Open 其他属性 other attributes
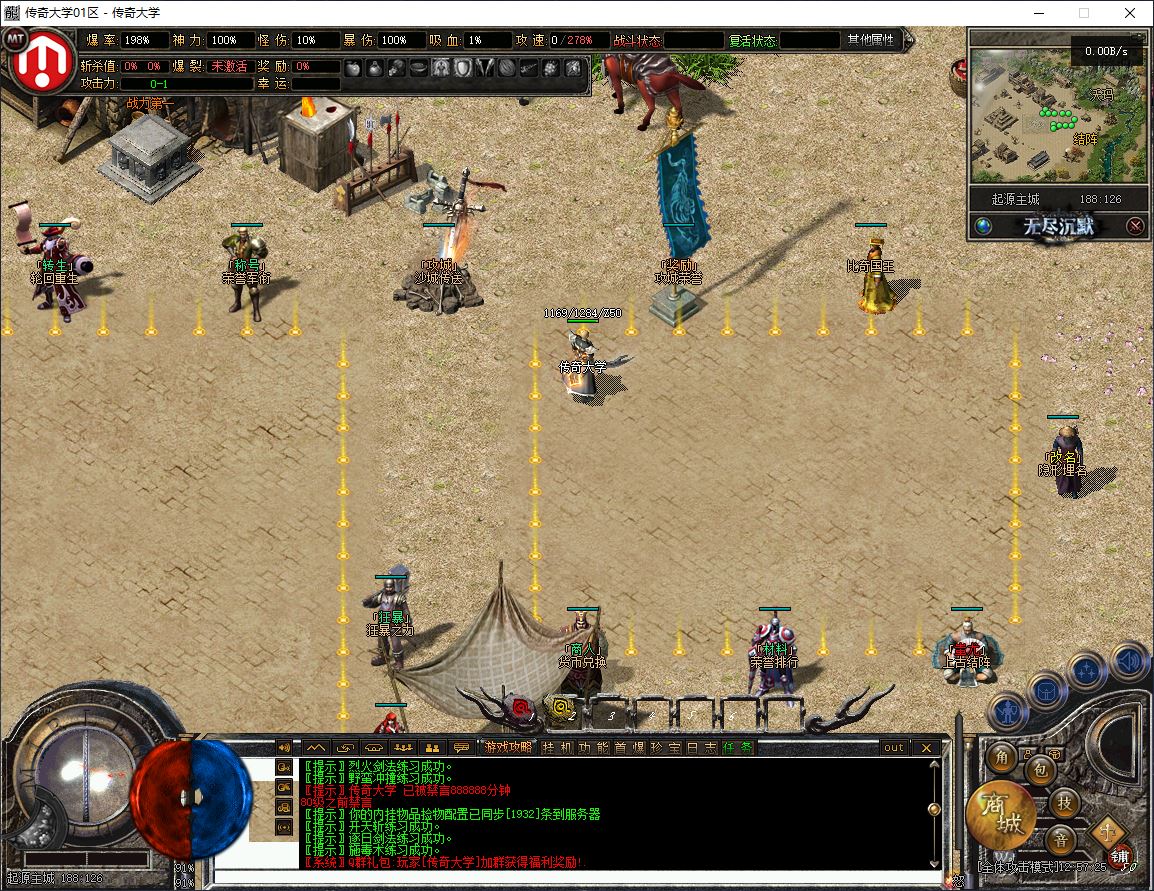Viewport: 1154px width, 891px height. pos(871,40)
